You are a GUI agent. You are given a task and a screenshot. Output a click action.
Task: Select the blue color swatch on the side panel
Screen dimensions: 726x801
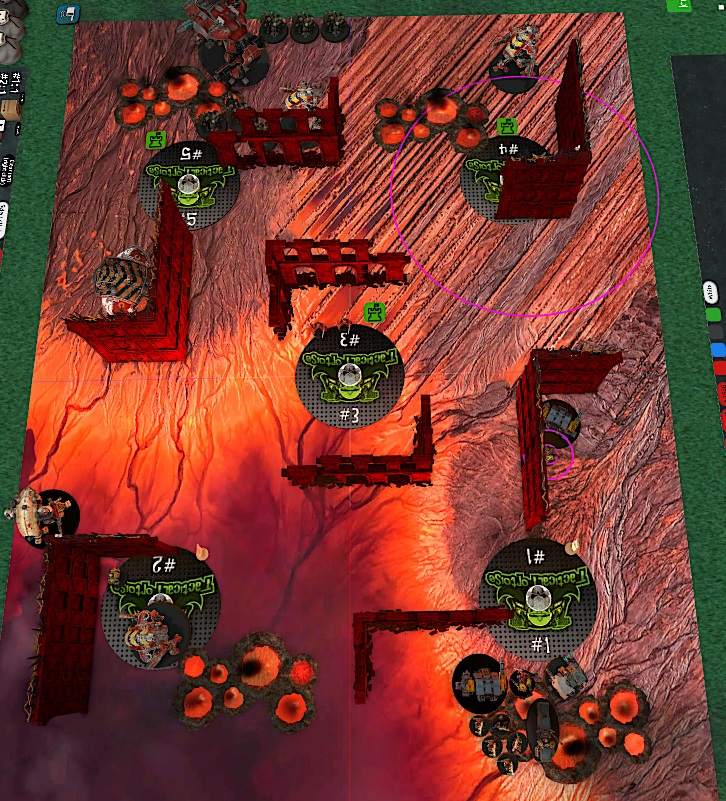(716, 349)
